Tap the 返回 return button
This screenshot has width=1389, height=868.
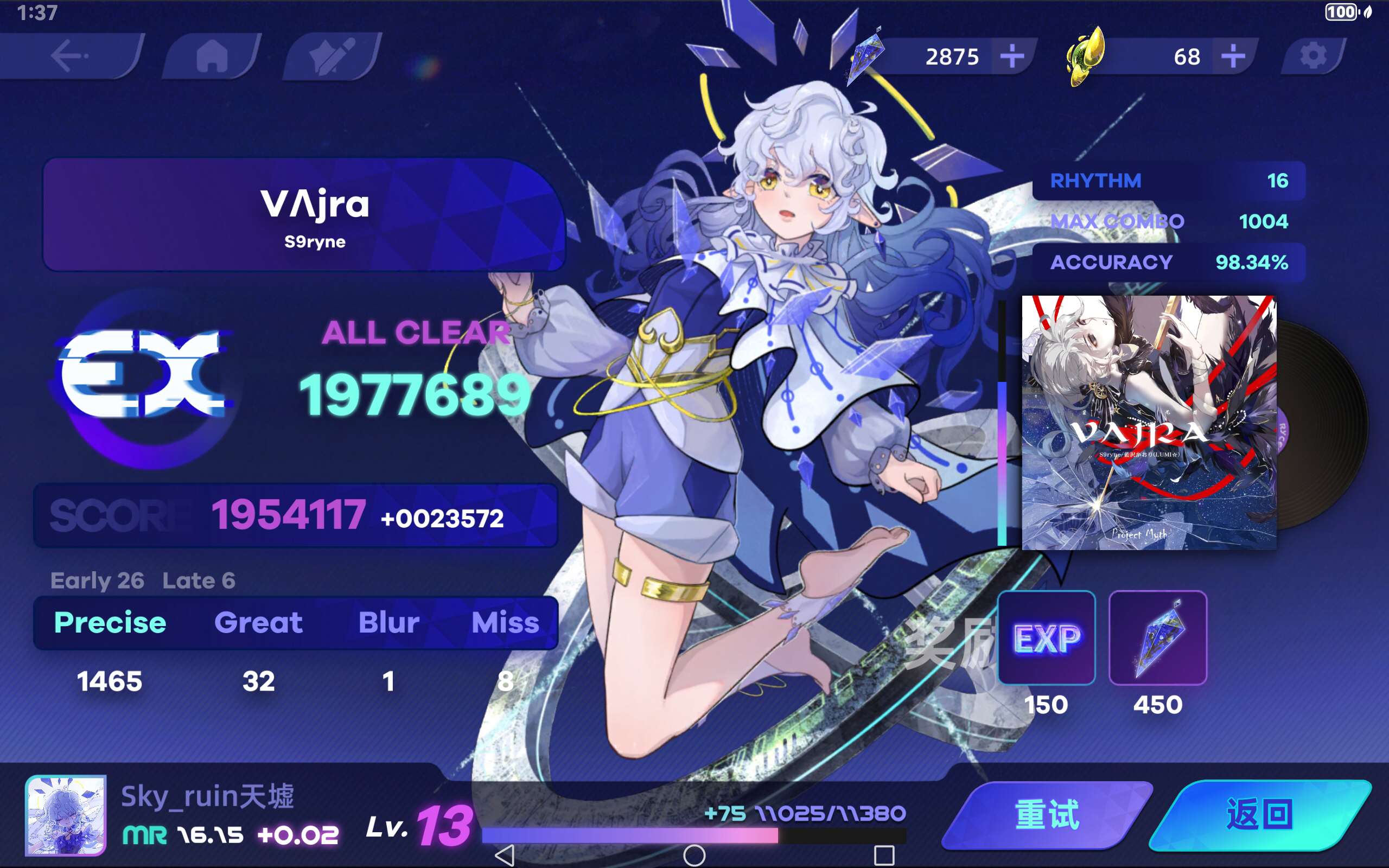click(x=1263, y=814)
